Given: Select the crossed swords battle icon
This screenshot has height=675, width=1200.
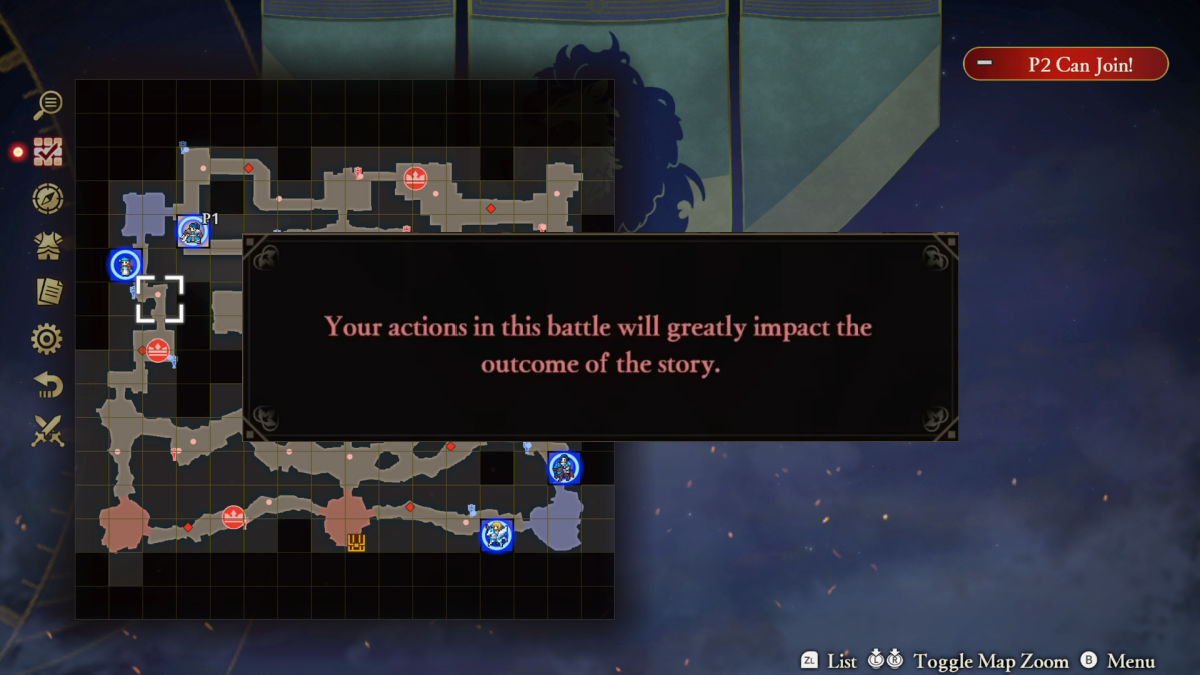Looking at the screenshot, I should [x=47, y=432].
